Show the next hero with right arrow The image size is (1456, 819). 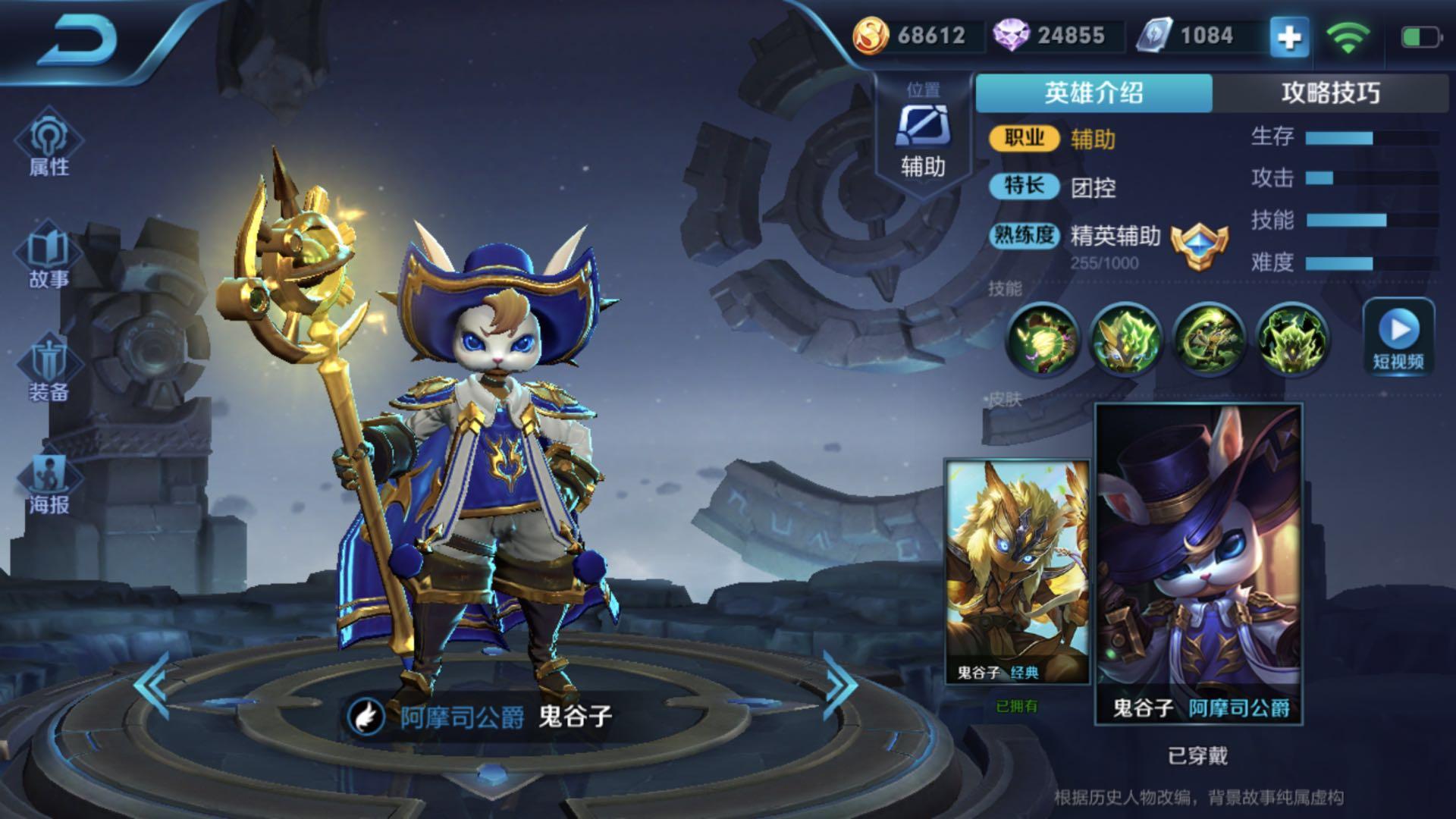point(840,686)
